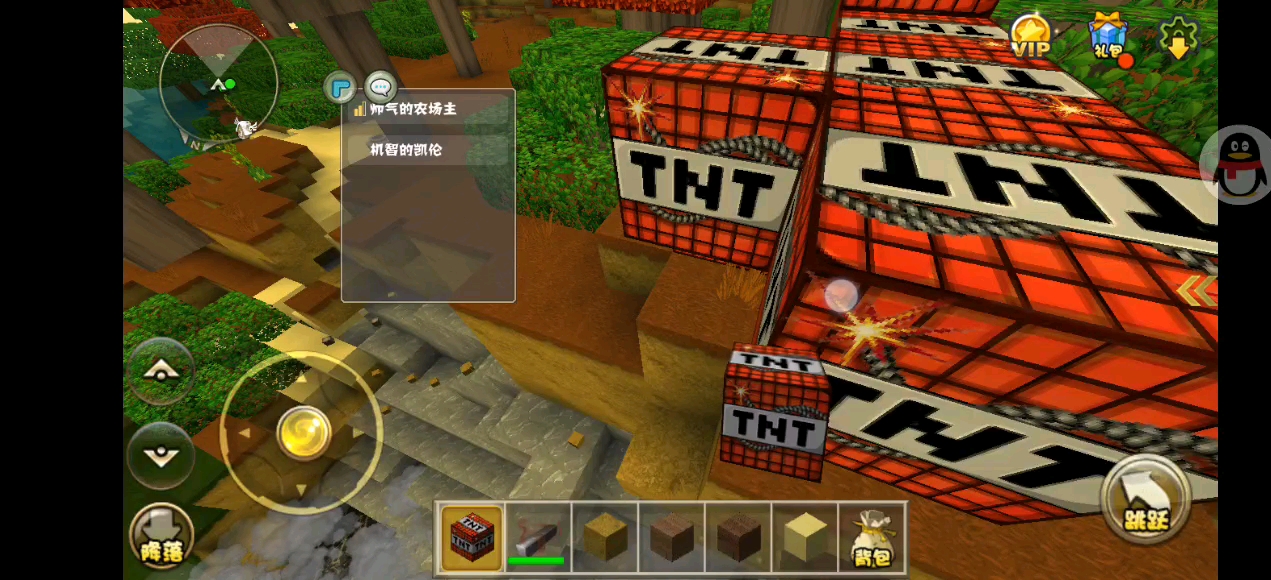Select the flint igniter tool slot
Screen dimensions: 1271x580
click(538, 537)
